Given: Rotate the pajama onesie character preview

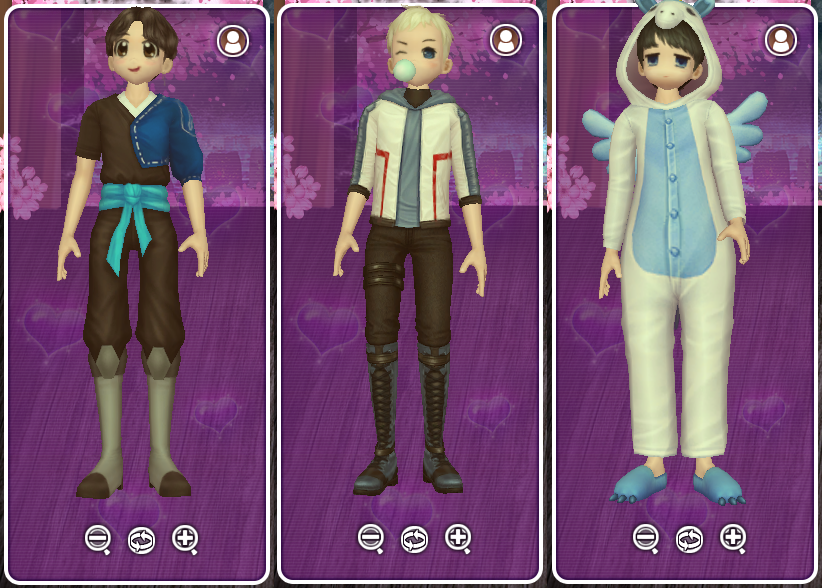Looking at the screenshot, I should point(689,539).
